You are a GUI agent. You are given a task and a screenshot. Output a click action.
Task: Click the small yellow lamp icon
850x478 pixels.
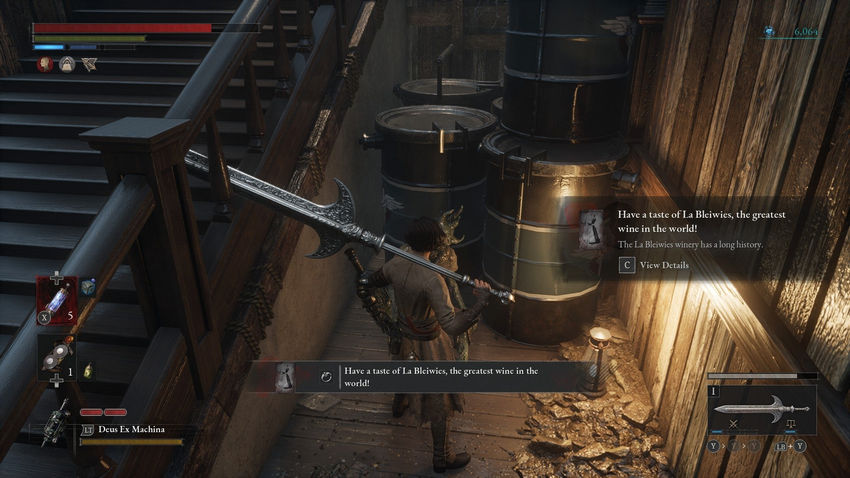(87, 369)
